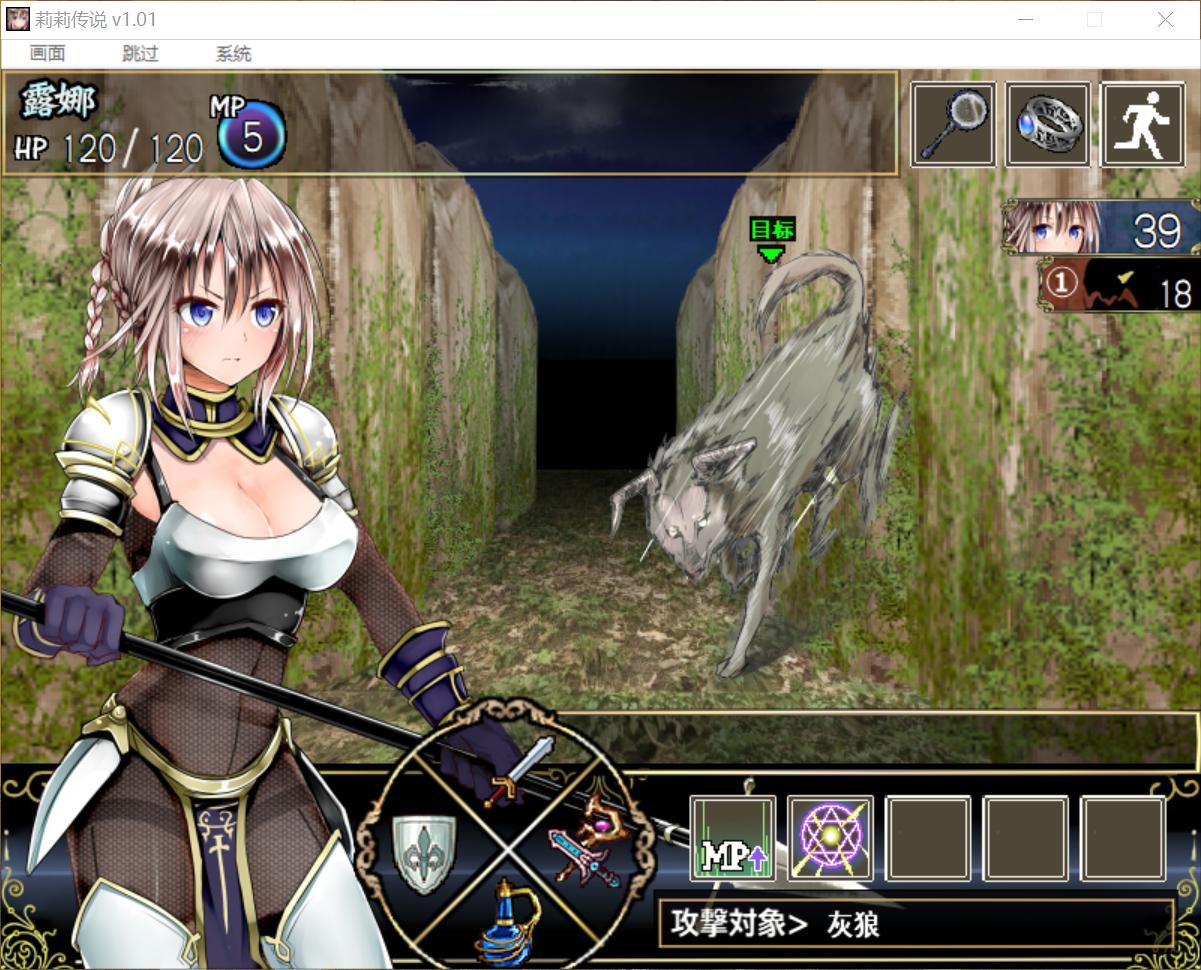Click the magnifying glass inspect button
The width and height of the screenshot is (1201, 970).
(x=952, y=125)
